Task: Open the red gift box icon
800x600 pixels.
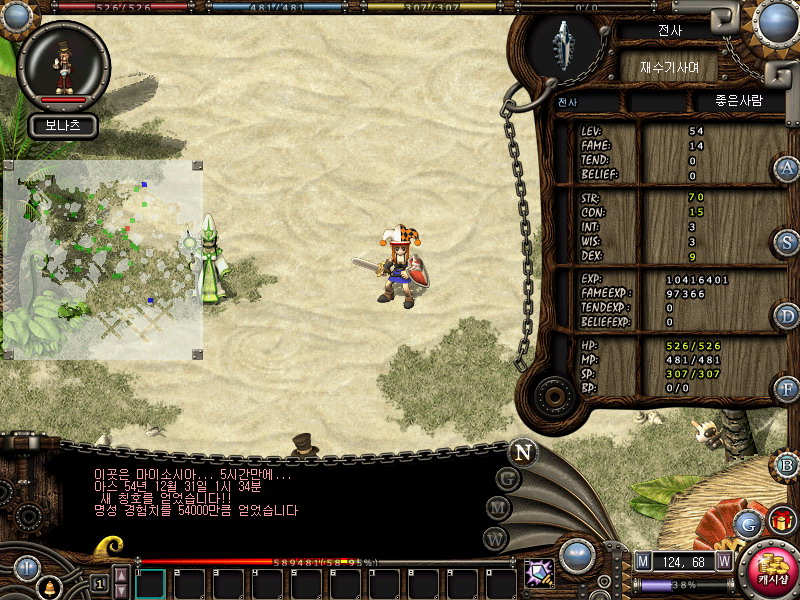Action: click(x=781, y=521)
